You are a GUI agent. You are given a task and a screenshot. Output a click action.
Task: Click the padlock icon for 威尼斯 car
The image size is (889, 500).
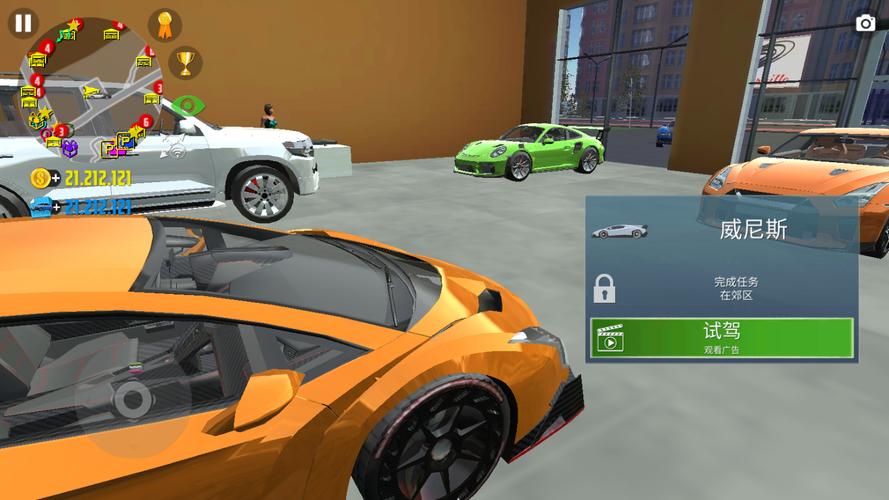[x=604, y=289]
